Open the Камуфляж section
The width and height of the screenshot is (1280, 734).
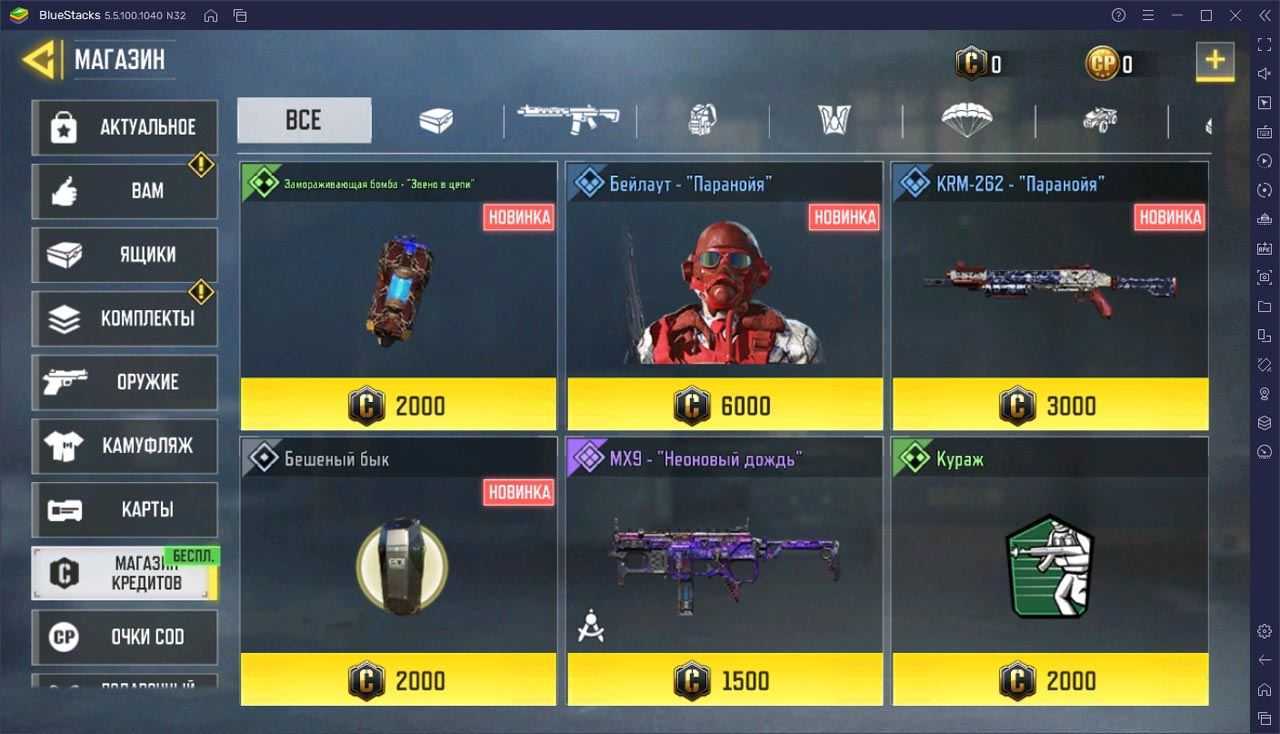point(125,446)
